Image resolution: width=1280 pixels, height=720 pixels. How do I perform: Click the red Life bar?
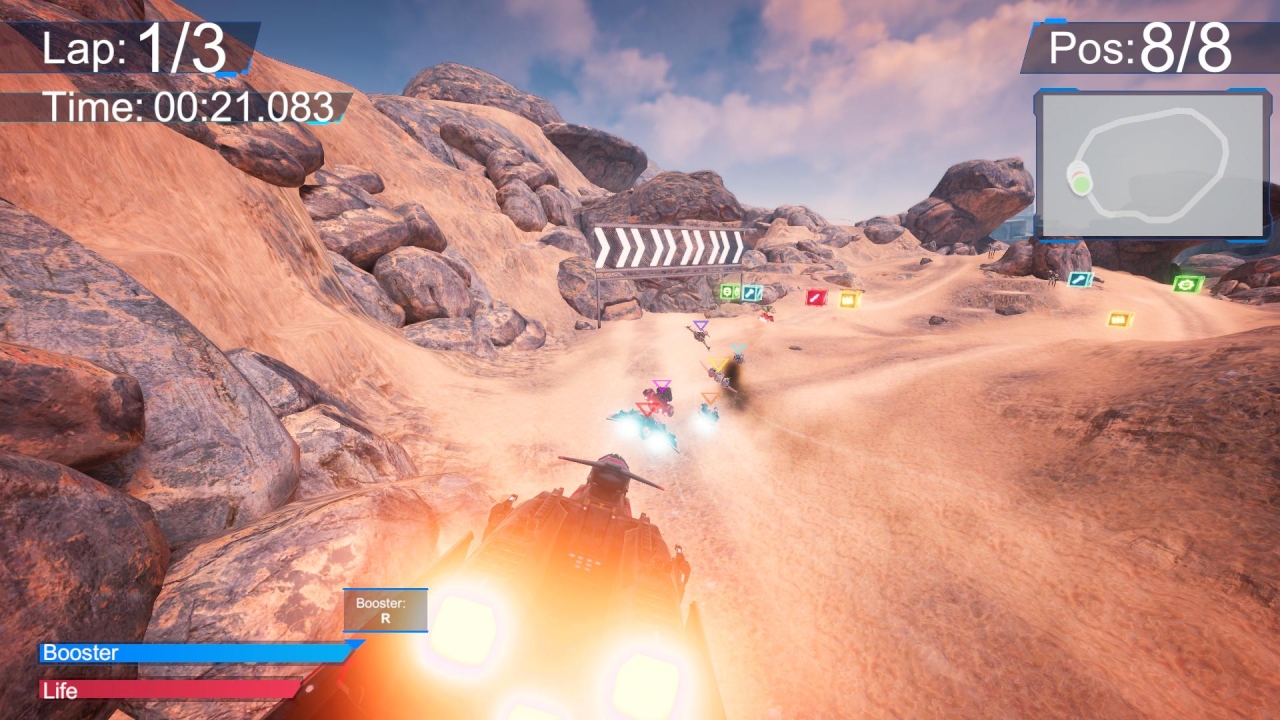click(x=170, y=690)
